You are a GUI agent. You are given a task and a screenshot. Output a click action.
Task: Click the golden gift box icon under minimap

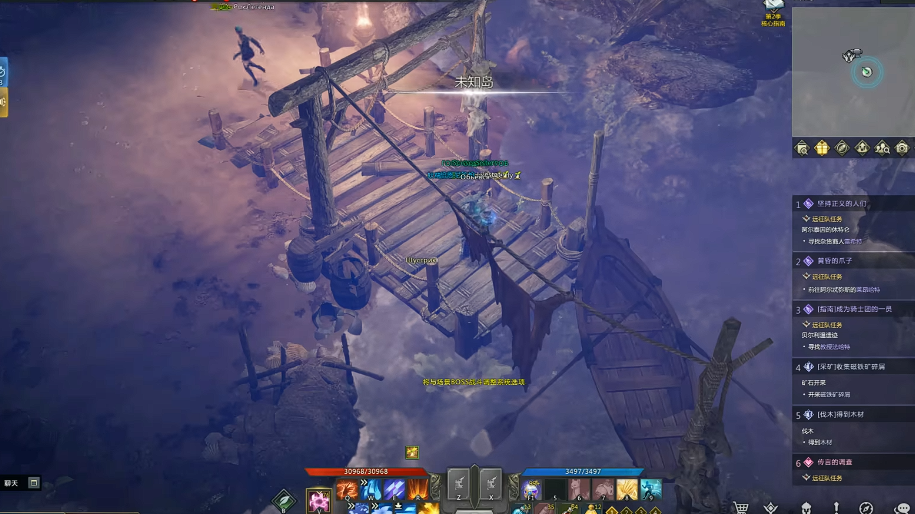[x=822, y=148]
